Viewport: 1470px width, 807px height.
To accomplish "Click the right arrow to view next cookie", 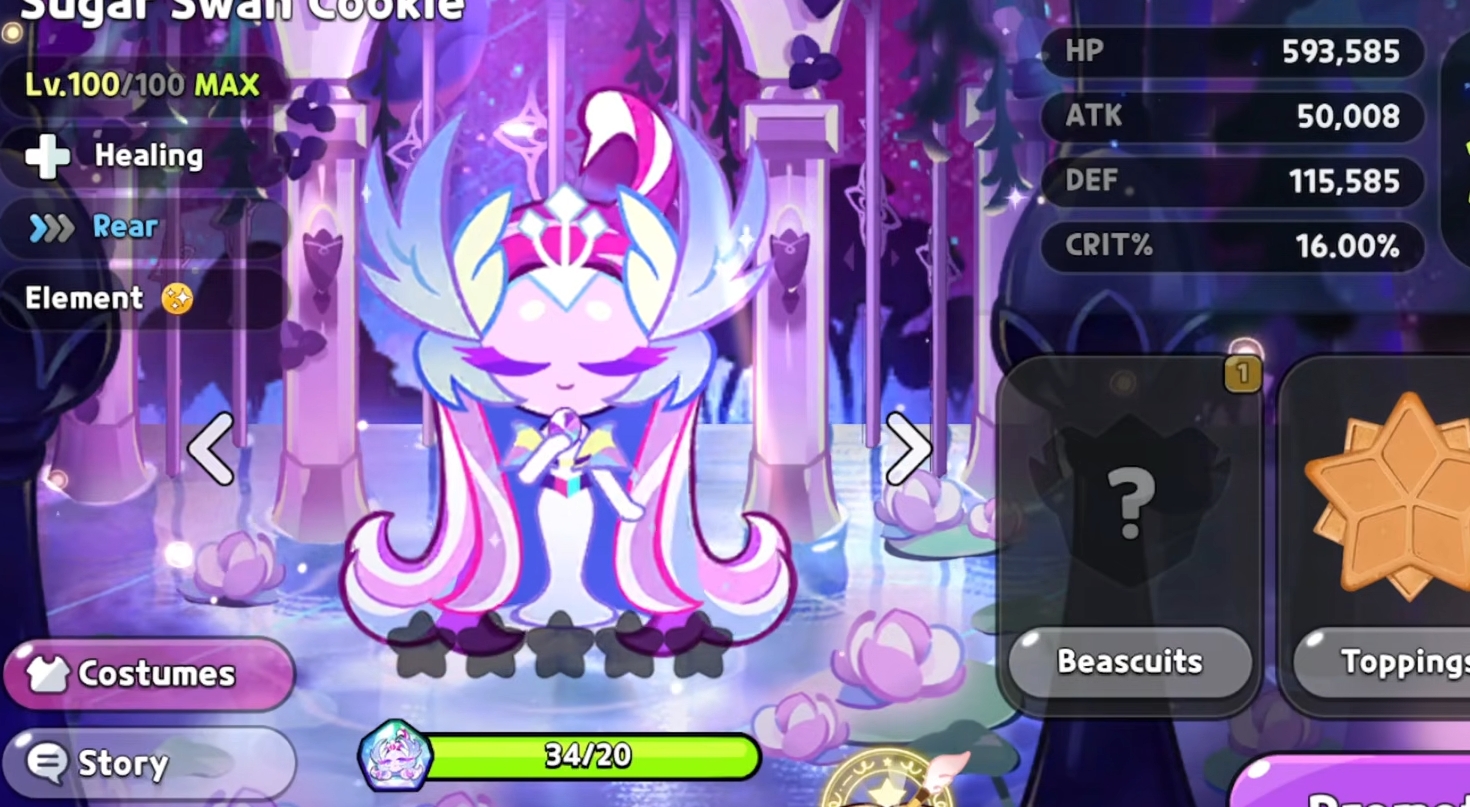I will (908, 450).
